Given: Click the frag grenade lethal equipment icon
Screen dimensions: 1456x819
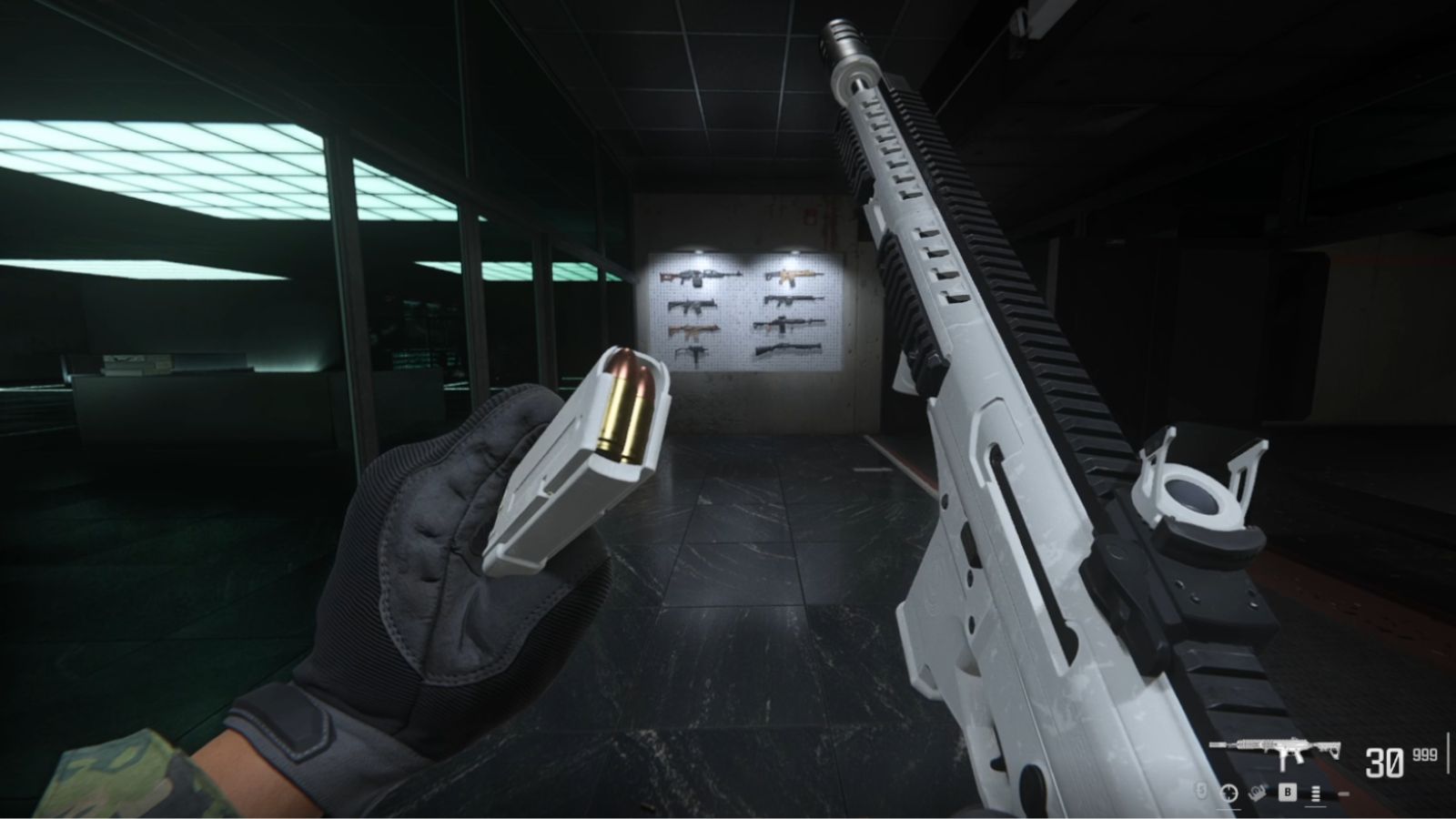Looking at the screenshot, I should pos(1229,793).
